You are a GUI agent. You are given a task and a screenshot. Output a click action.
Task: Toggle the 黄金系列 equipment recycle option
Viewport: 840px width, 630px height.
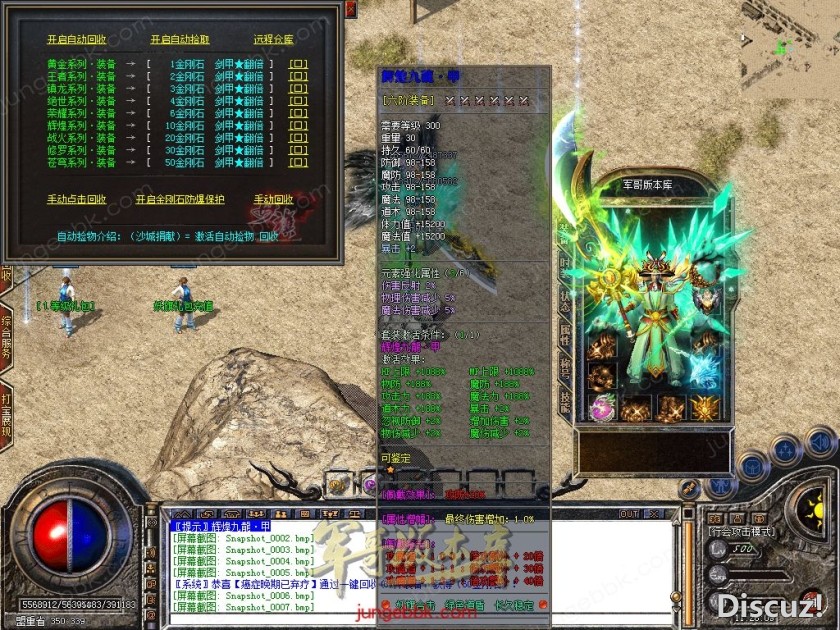tap(299, 64)
